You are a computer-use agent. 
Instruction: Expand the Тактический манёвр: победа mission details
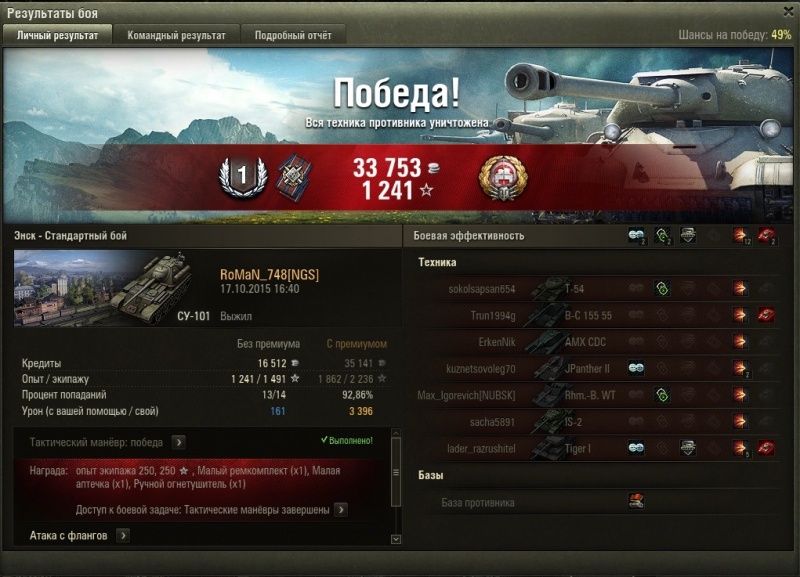[178, 442]
